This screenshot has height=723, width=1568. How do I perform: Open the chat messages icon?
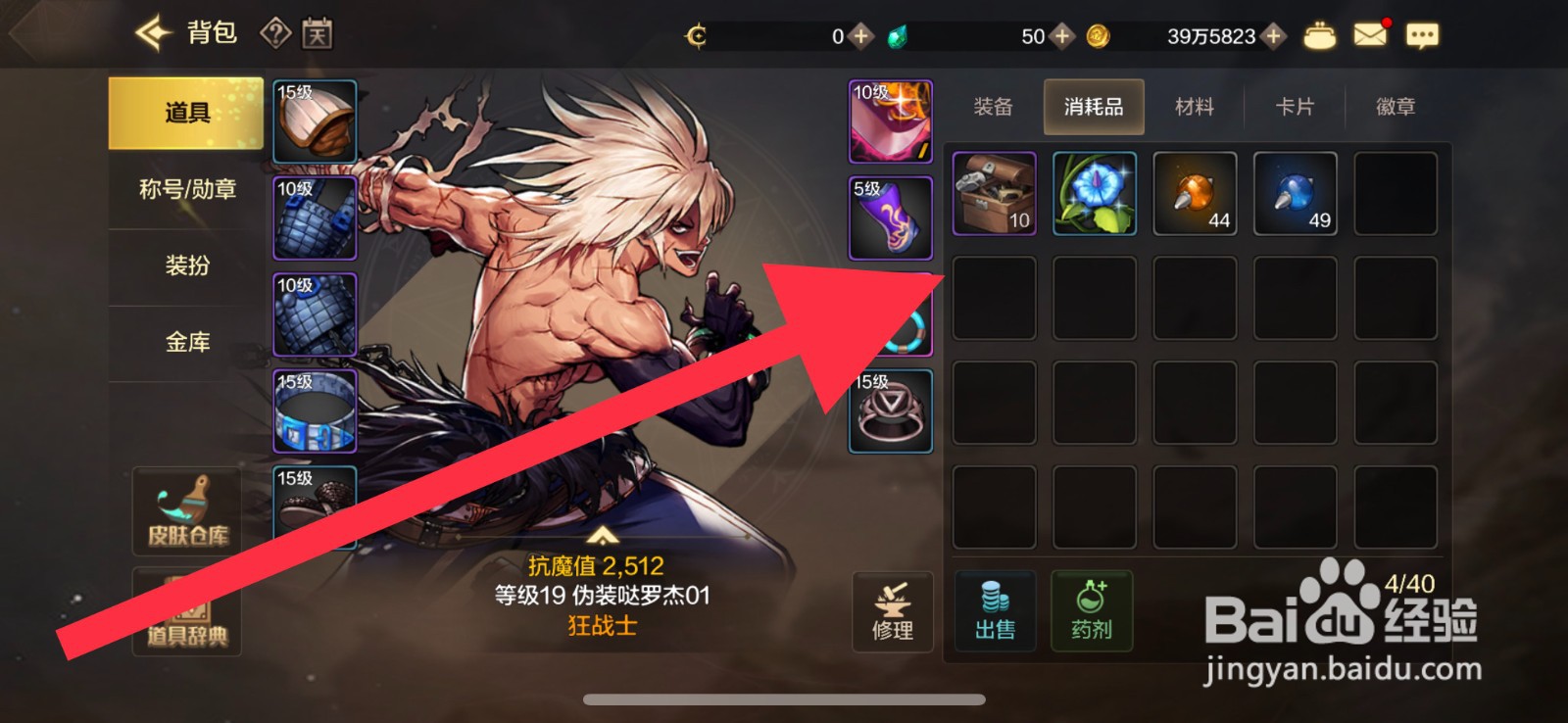(x=1423, y=33)
